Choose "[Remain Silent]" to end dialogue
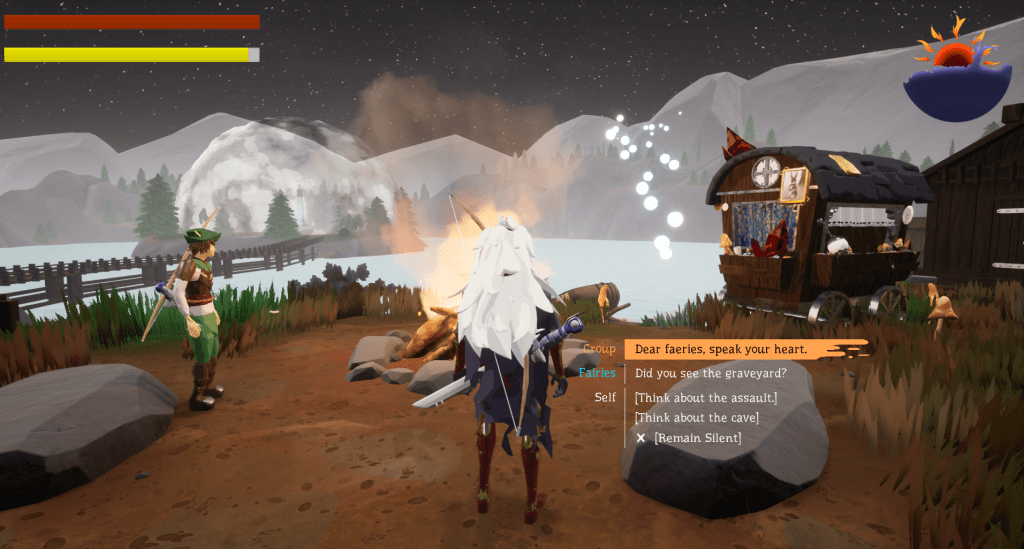The height and width of the screenshot is (549, 1024). [697, 438]
